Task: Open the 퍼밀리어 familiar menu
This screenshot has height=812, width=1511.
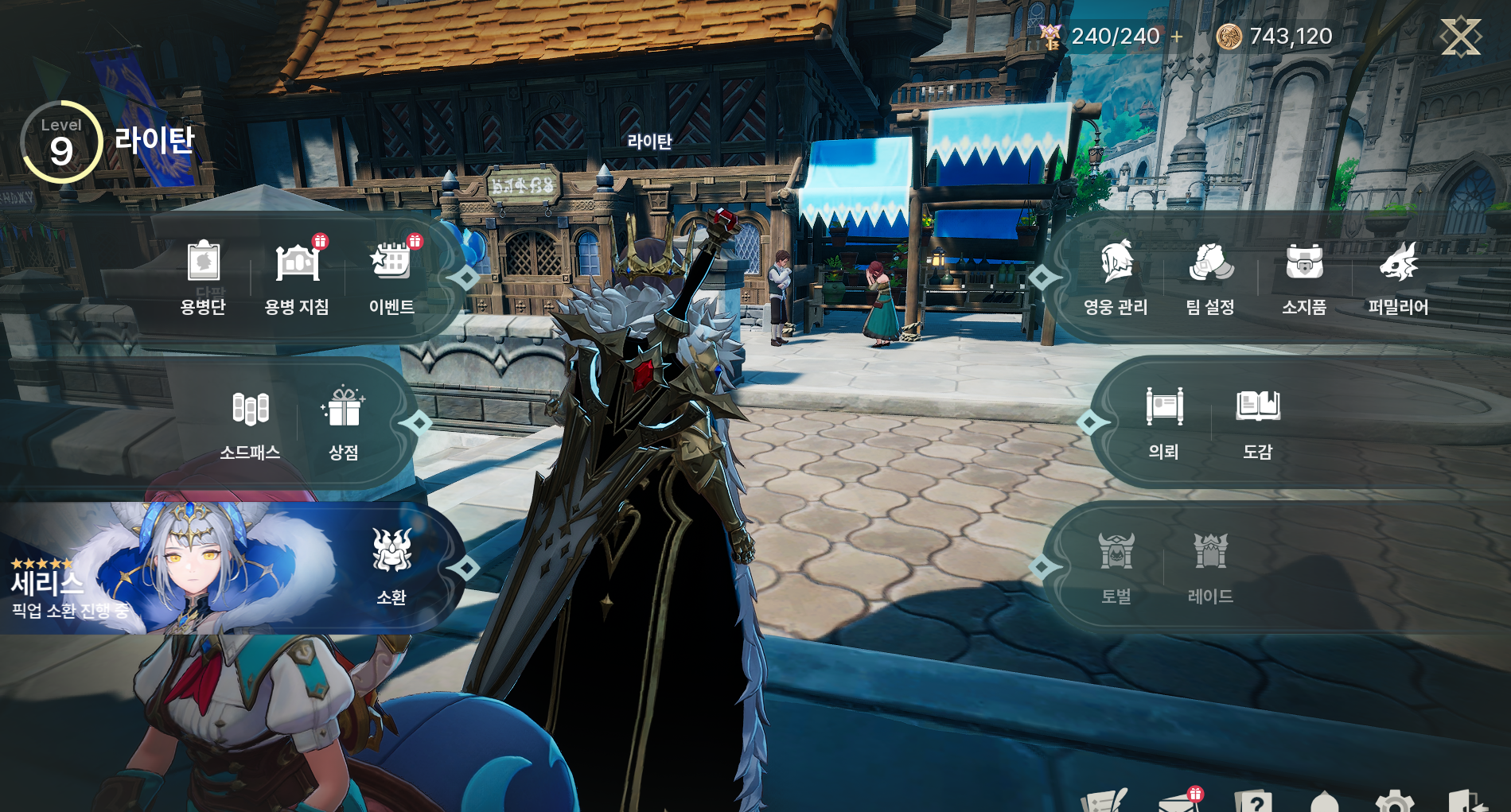Action: coord(1398,276)
